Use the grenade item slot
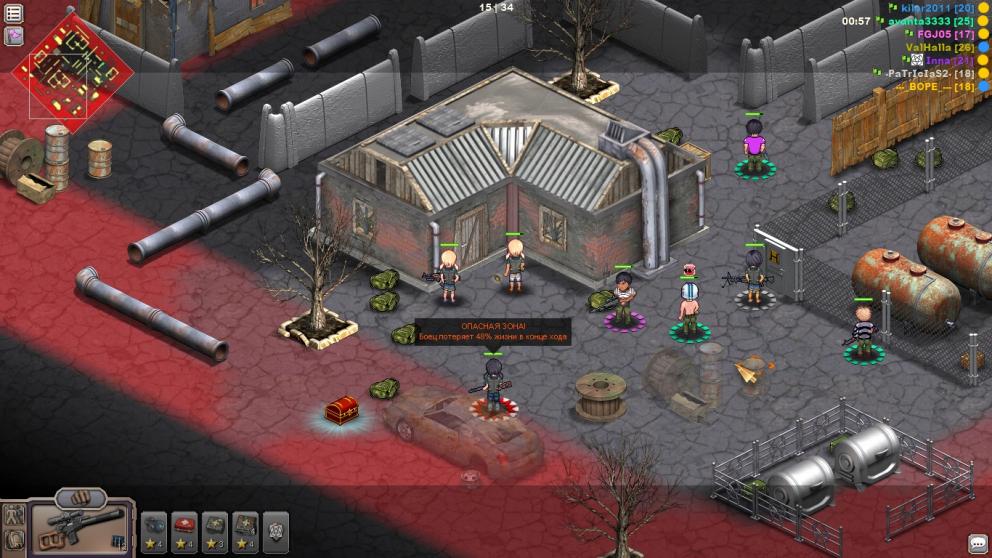992x558 pixels. [x=154, y=527]
